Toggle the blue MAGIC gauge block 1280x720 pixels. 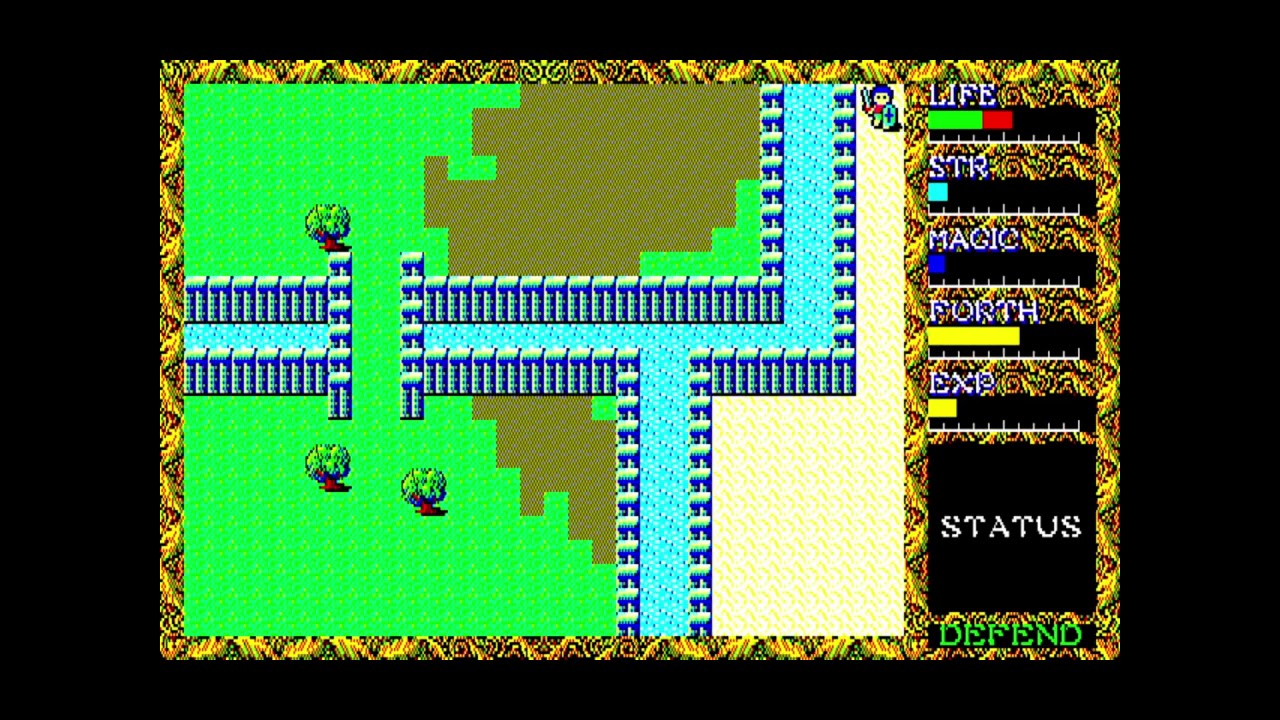938,263
